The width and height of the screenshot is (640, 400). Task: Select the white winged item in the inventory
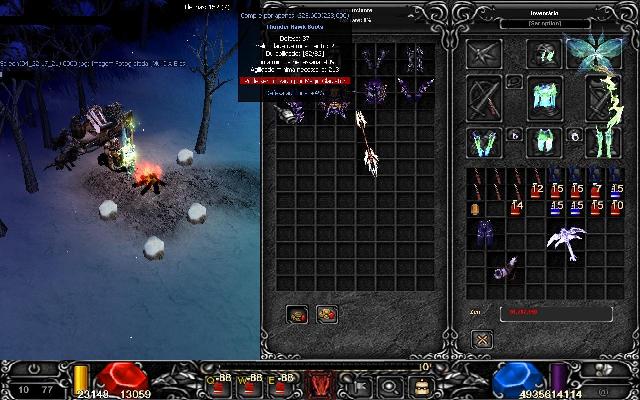(565, 238)
